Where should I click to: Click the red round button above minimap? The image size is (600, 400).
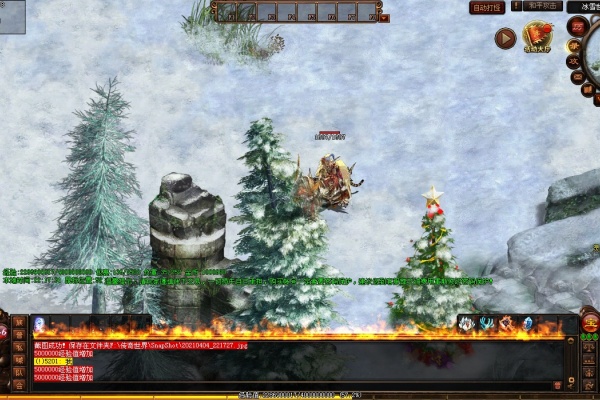(x=578, y=25)
